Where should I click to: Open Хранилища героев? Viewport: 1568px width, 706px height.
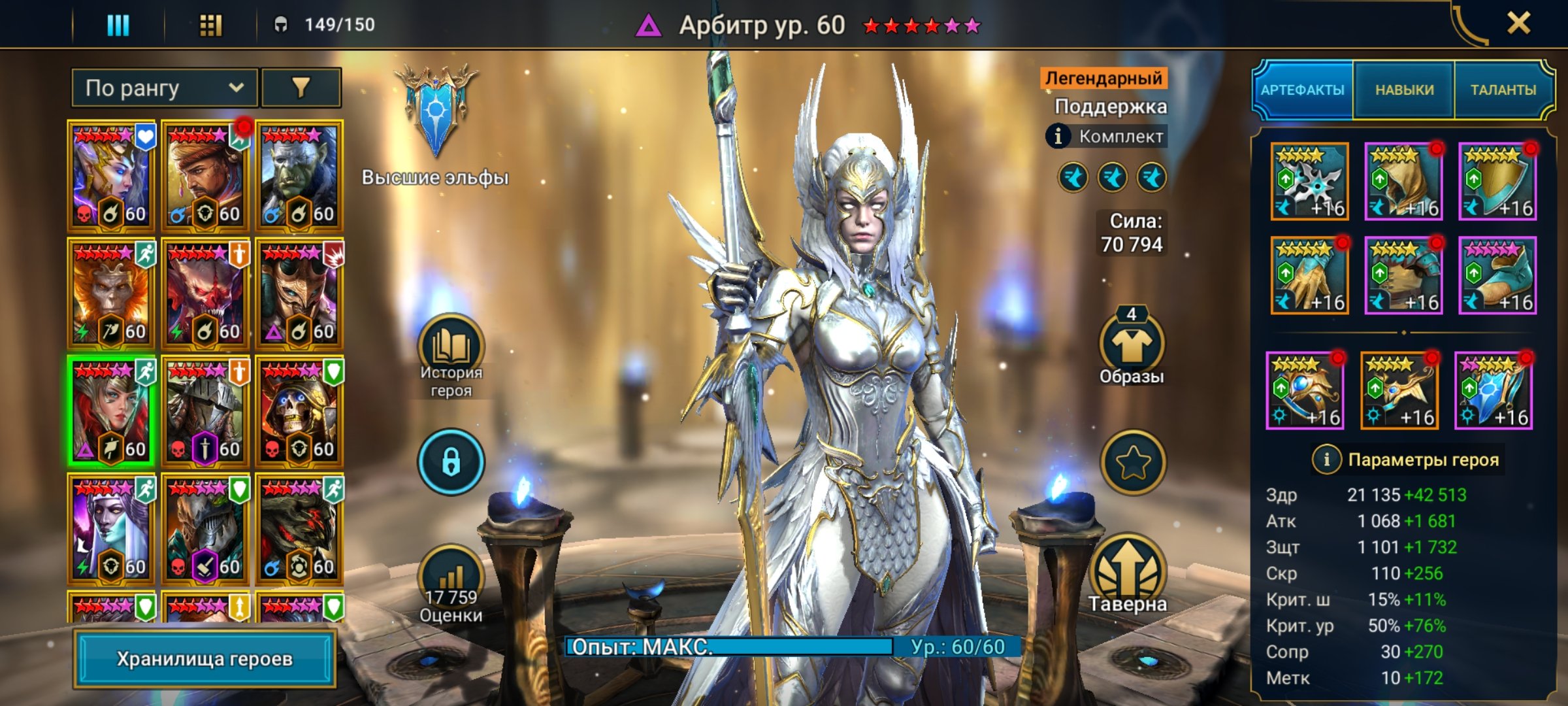point(204,659)
